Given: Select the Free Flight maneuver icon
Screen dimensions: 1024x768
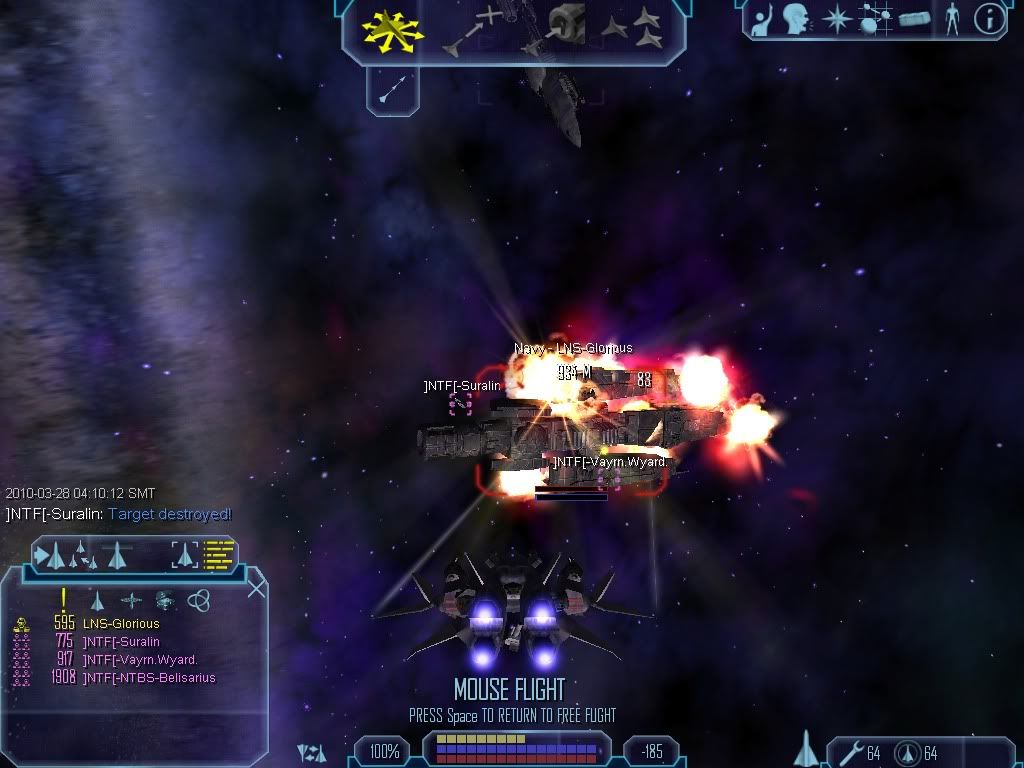Looking at the screenshot, I should pyautogui.click(x=392, y=31).
